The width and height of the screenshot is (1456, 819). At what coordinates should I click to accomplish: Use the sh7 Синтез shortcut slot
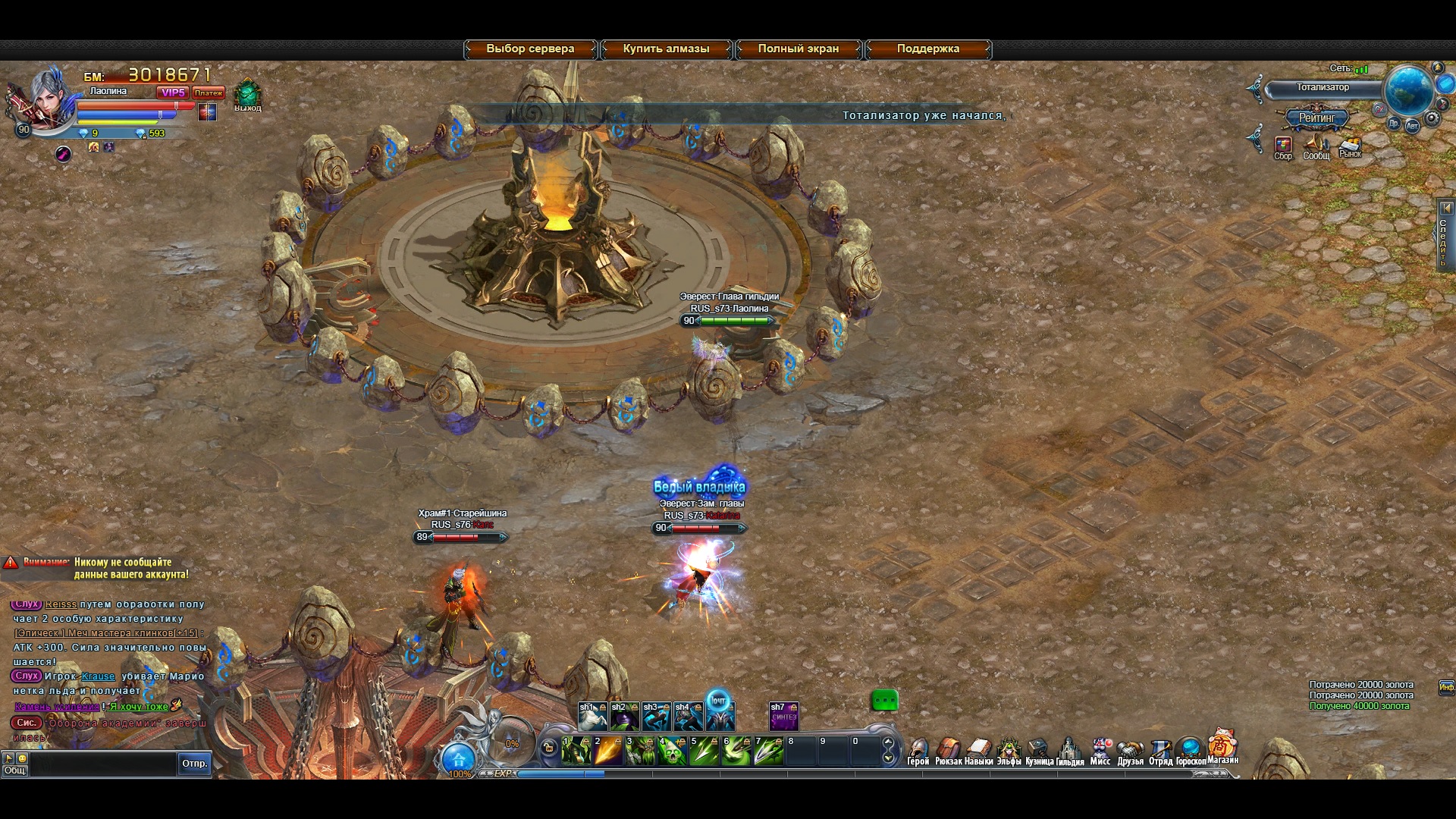coord(783,717)
